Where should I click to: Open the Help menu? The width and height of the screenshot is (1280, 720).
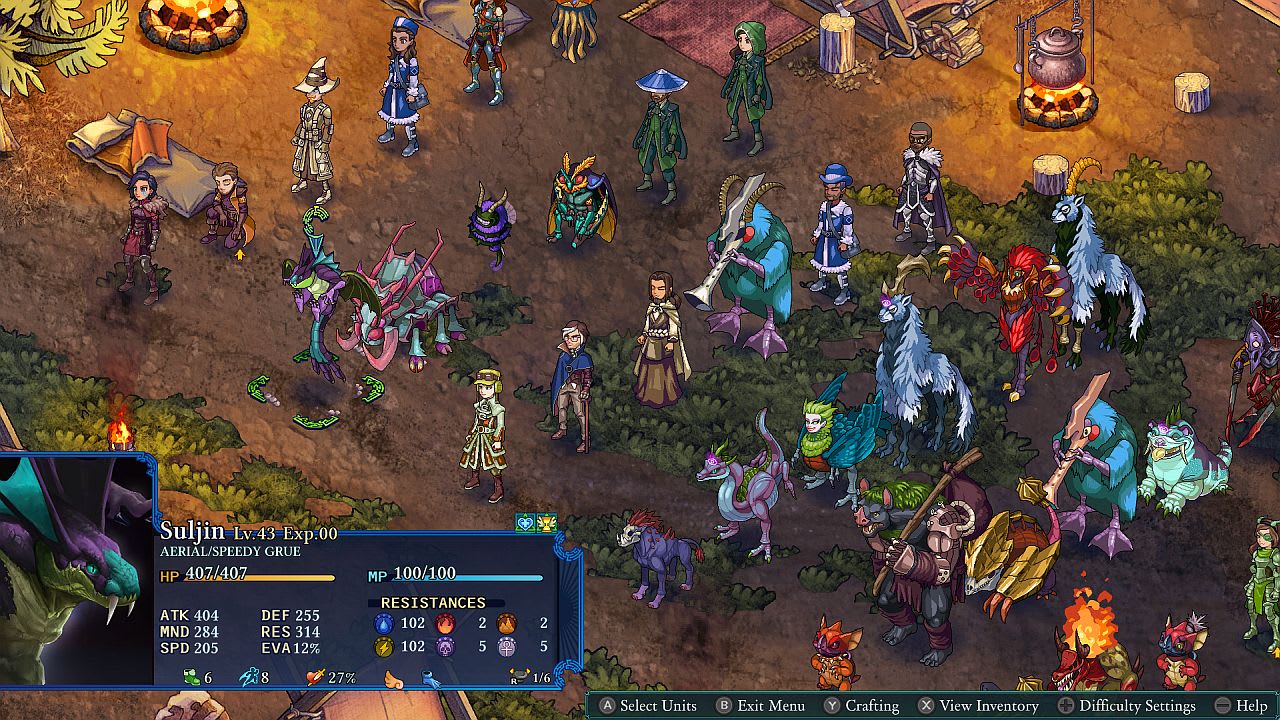(x=1243, y=705)
